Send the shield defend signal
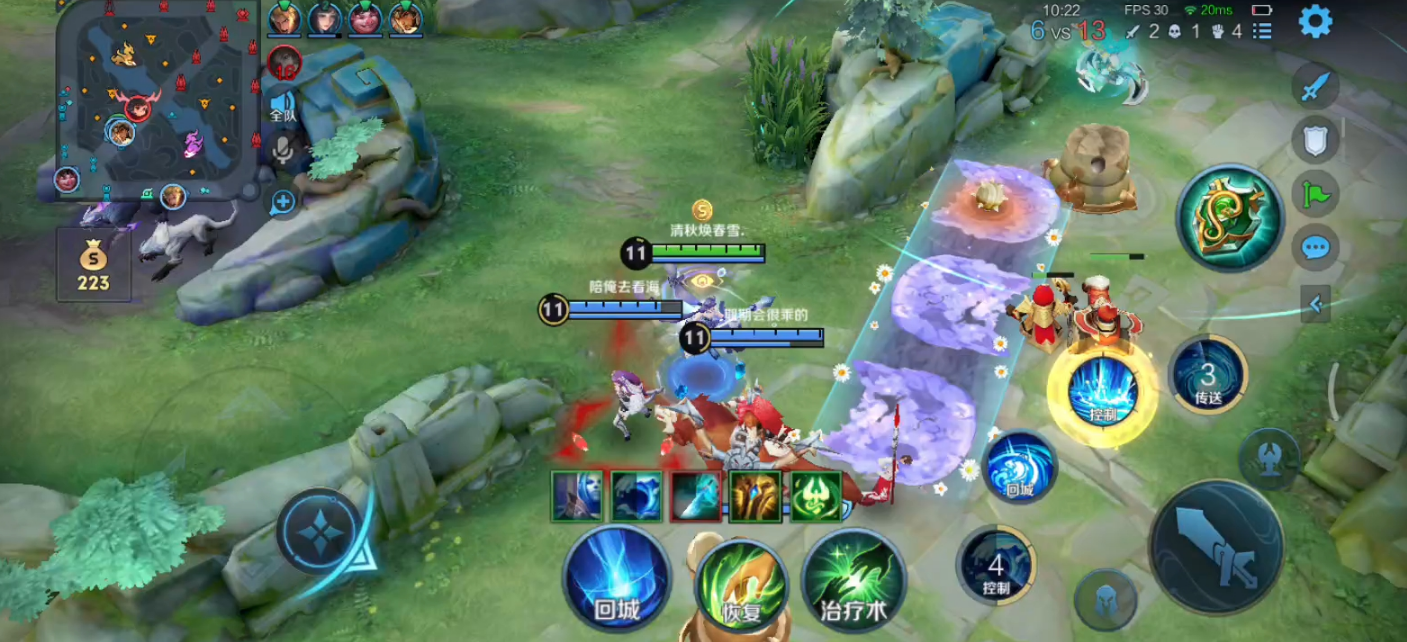 pos(1315,139)
